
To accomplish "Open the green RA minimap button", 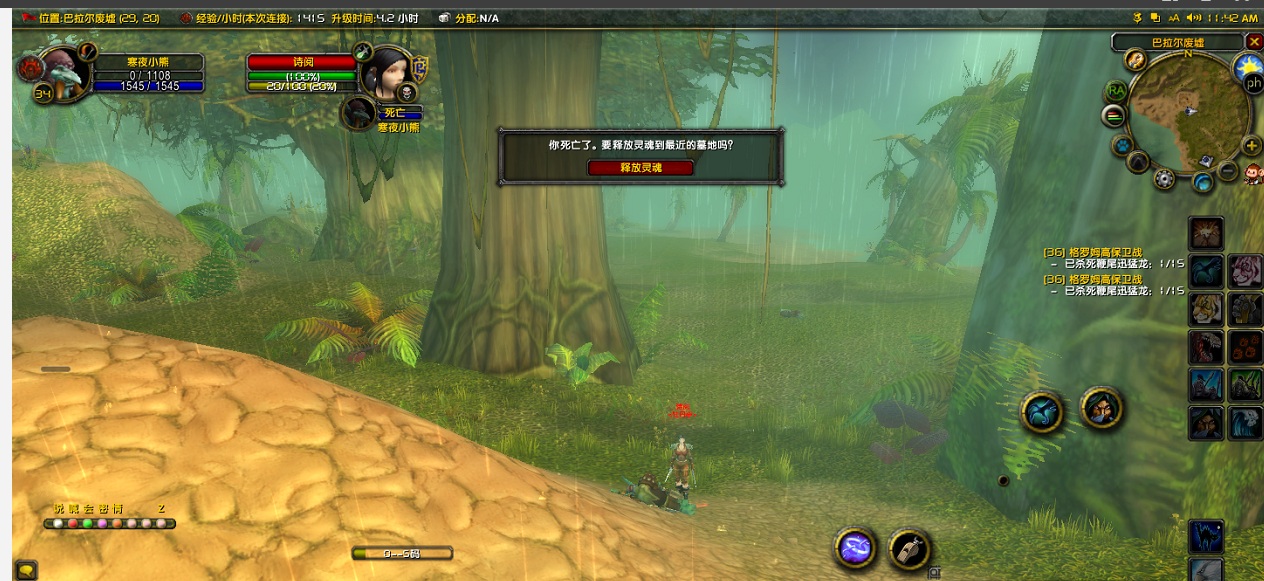I will click(x=1116, y=91).
